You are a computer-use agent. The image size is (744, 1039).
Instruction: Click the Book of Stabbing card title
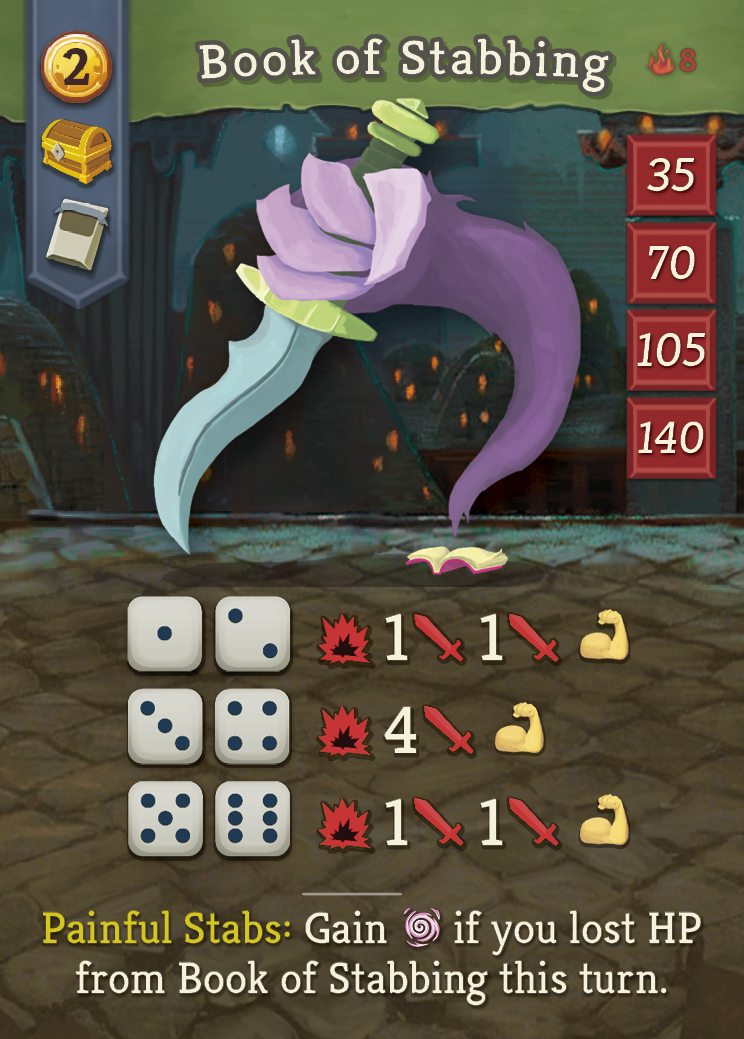(x=403, y=62)
